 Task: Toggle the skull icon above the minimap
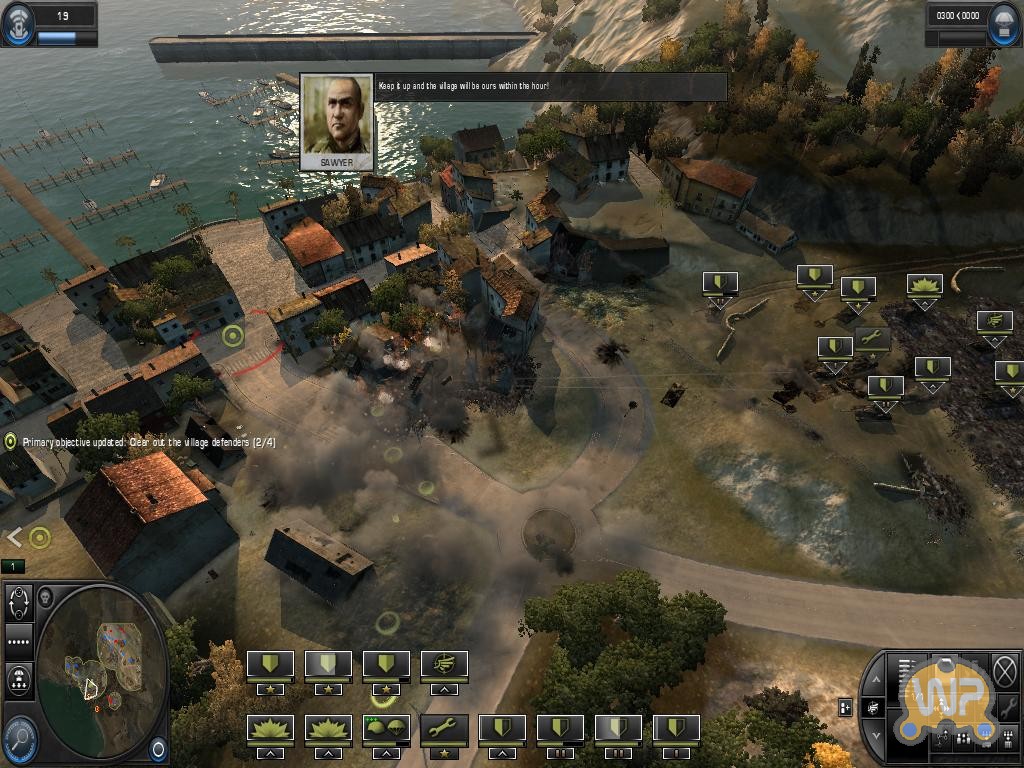(45, 598)
